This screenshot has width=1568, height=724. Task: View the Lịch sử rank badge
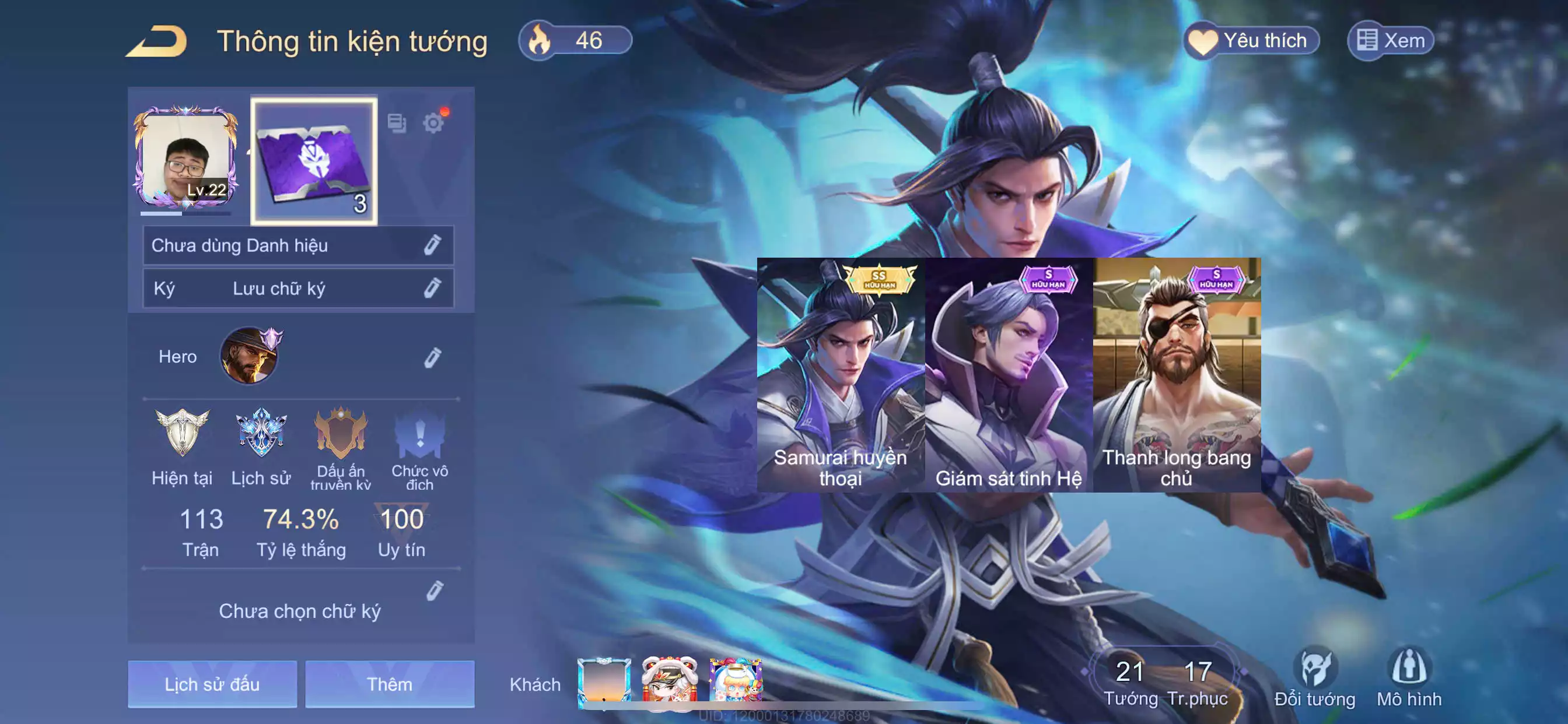261,433
